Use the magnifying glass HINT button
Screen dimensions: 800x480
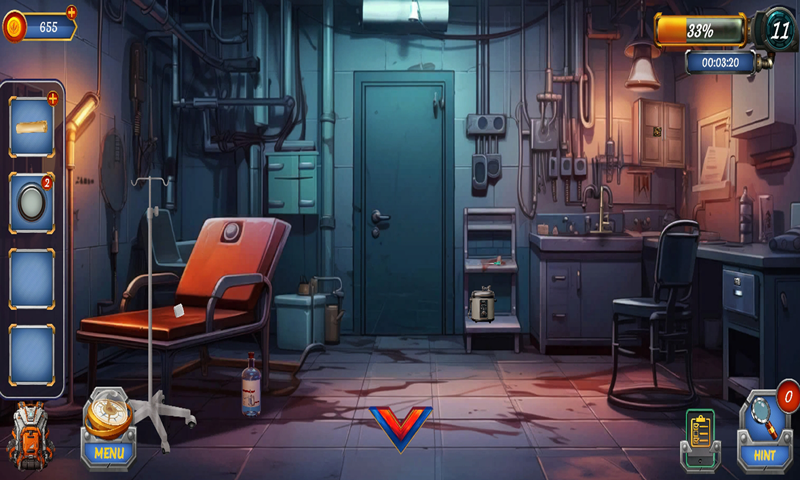(764, 428)
